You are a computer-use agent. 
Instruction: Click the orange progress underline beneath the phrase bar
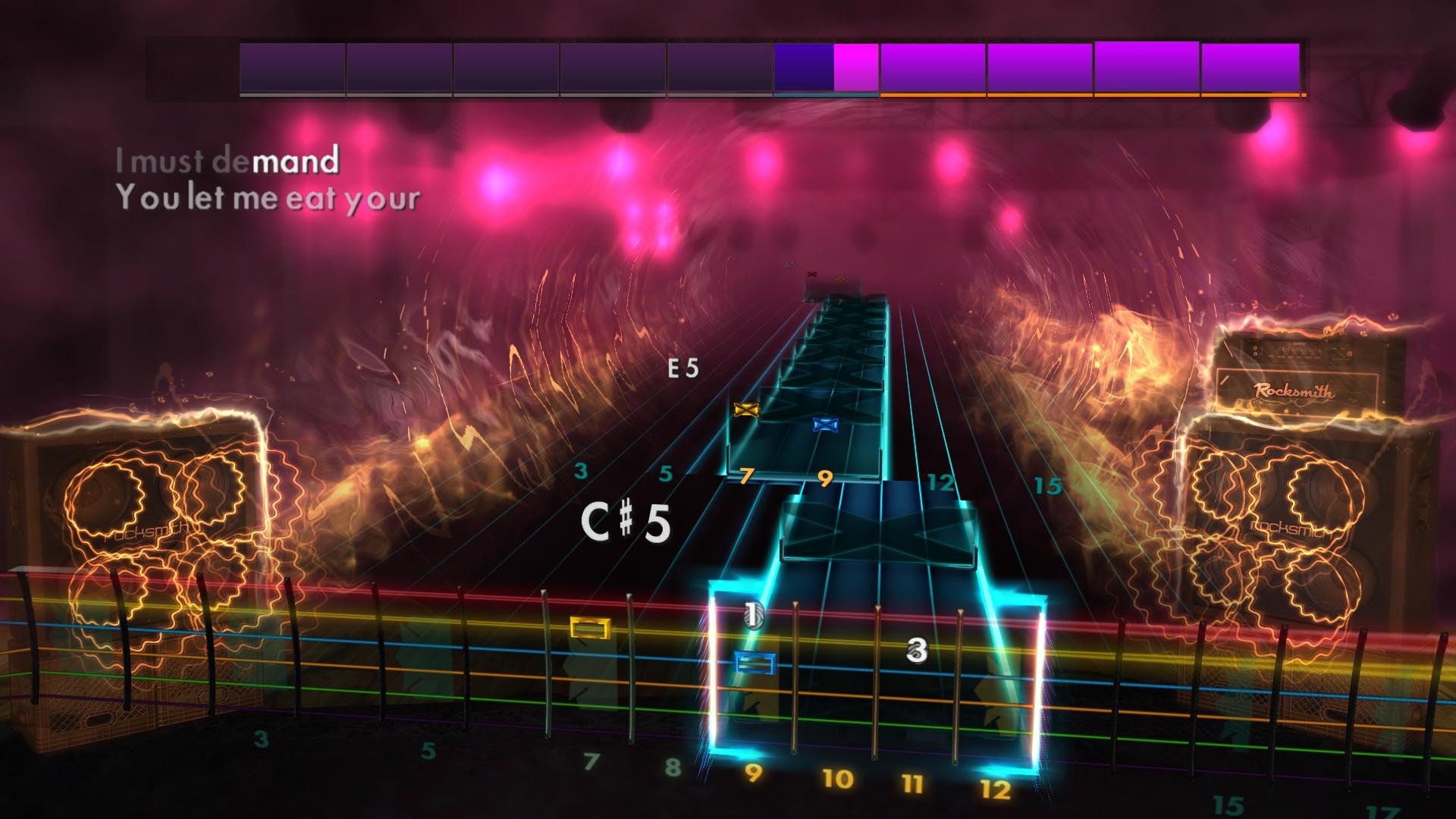(1090, 96)
